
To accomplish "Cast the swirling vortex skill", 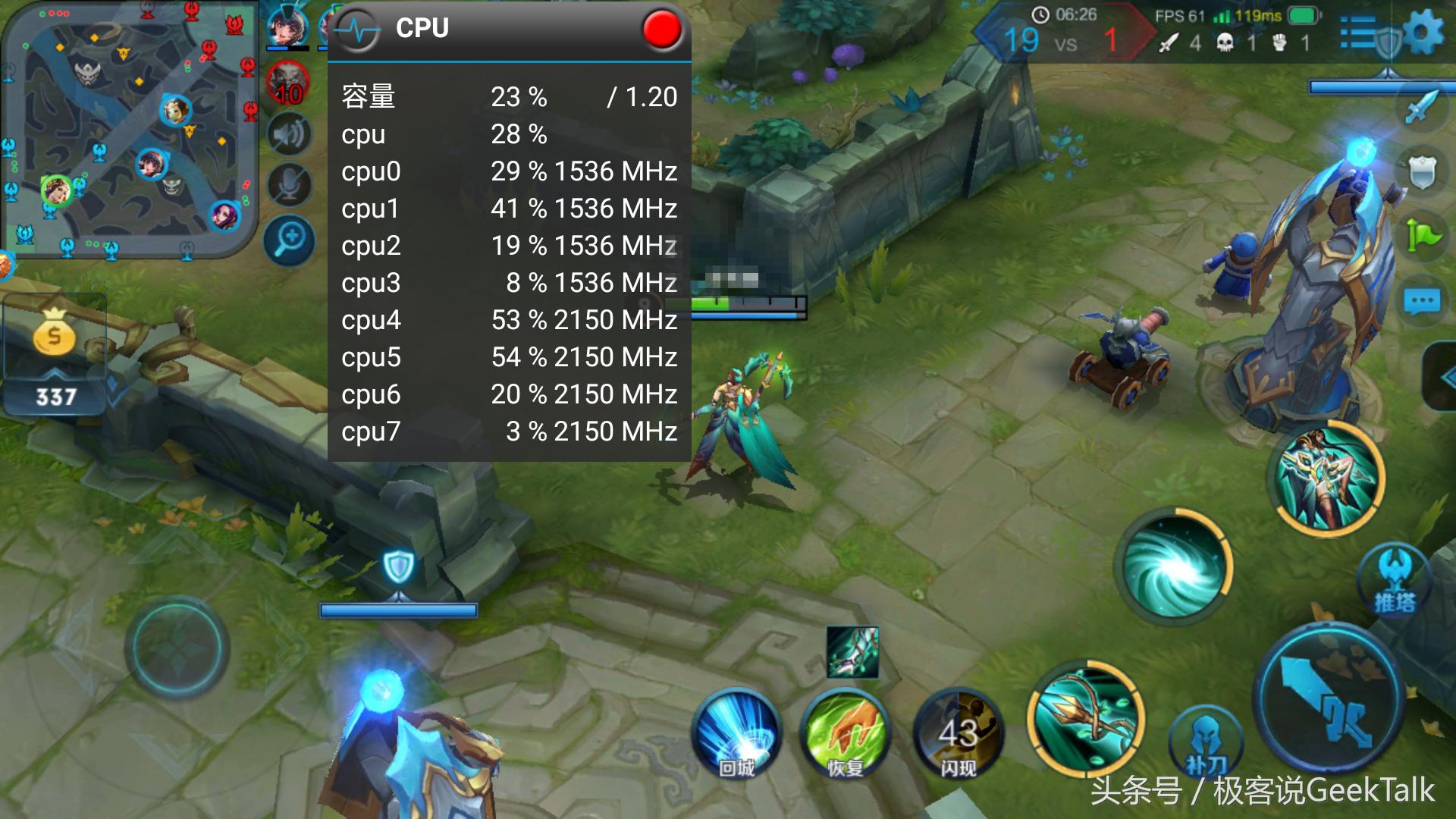I will (x=1173, y=569).
